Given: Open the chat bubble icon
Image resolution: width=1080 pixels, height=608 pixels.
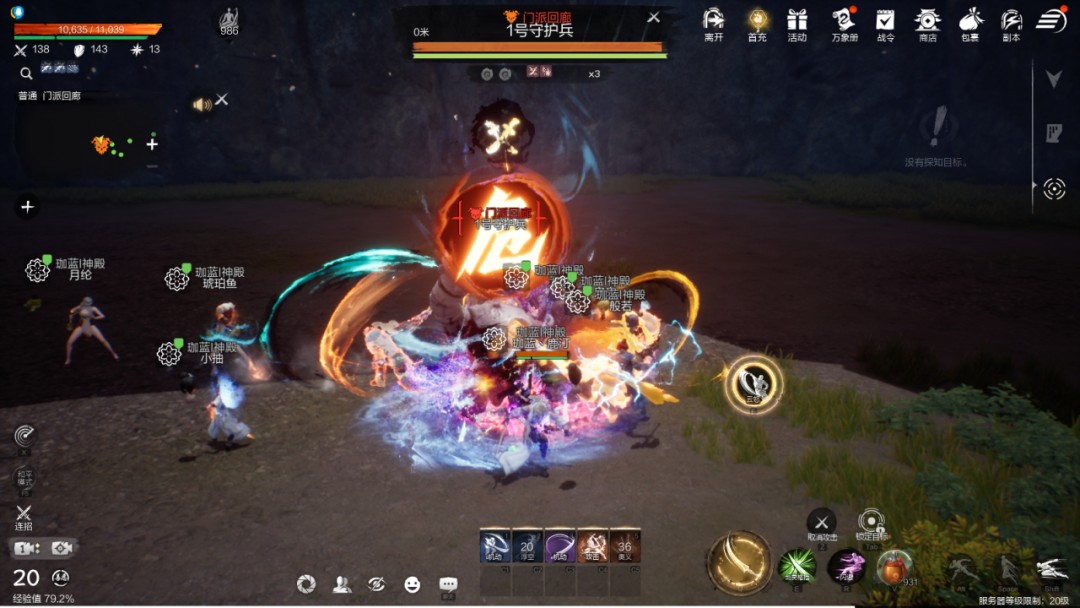Looking at the screenshot, I should click(x=448, y=584).
